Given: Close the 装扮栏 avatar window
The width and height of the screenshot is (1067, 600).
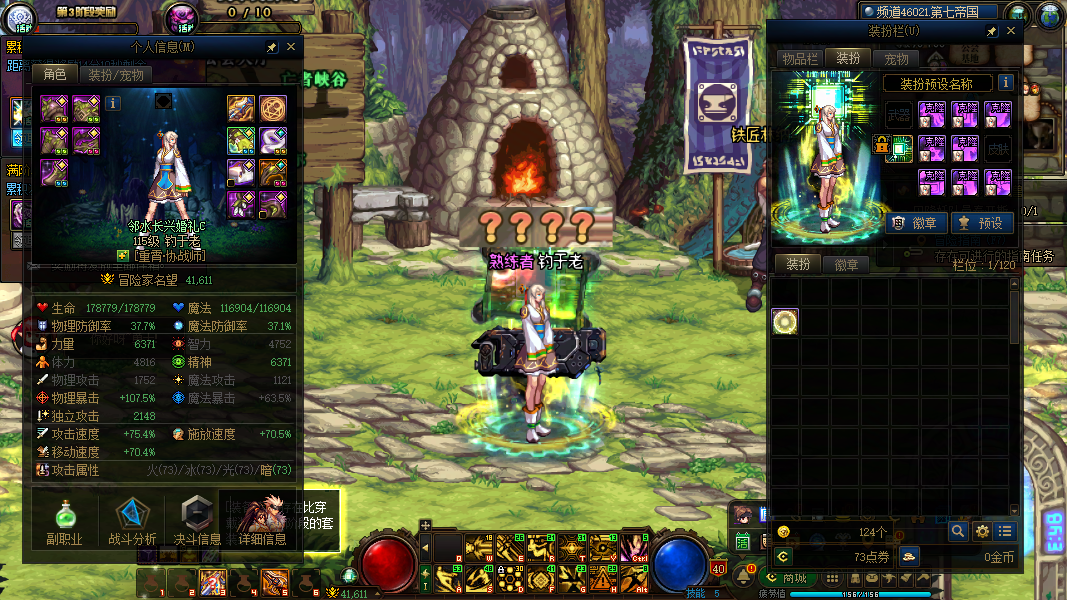Looking at the screenshot, I should (1011, 32).
